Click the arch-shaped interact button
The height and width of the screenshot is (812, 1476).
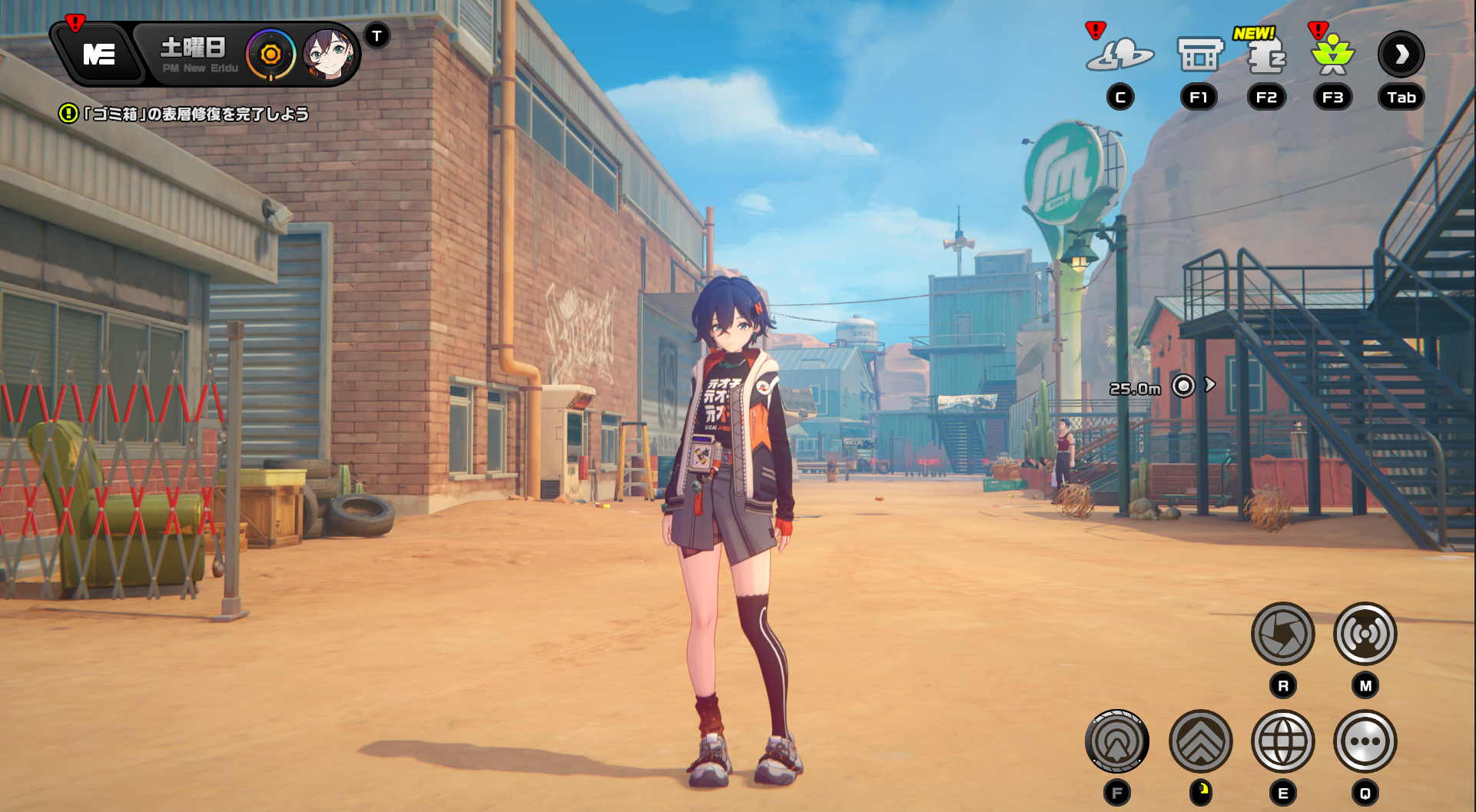[x=1116, y=741]
